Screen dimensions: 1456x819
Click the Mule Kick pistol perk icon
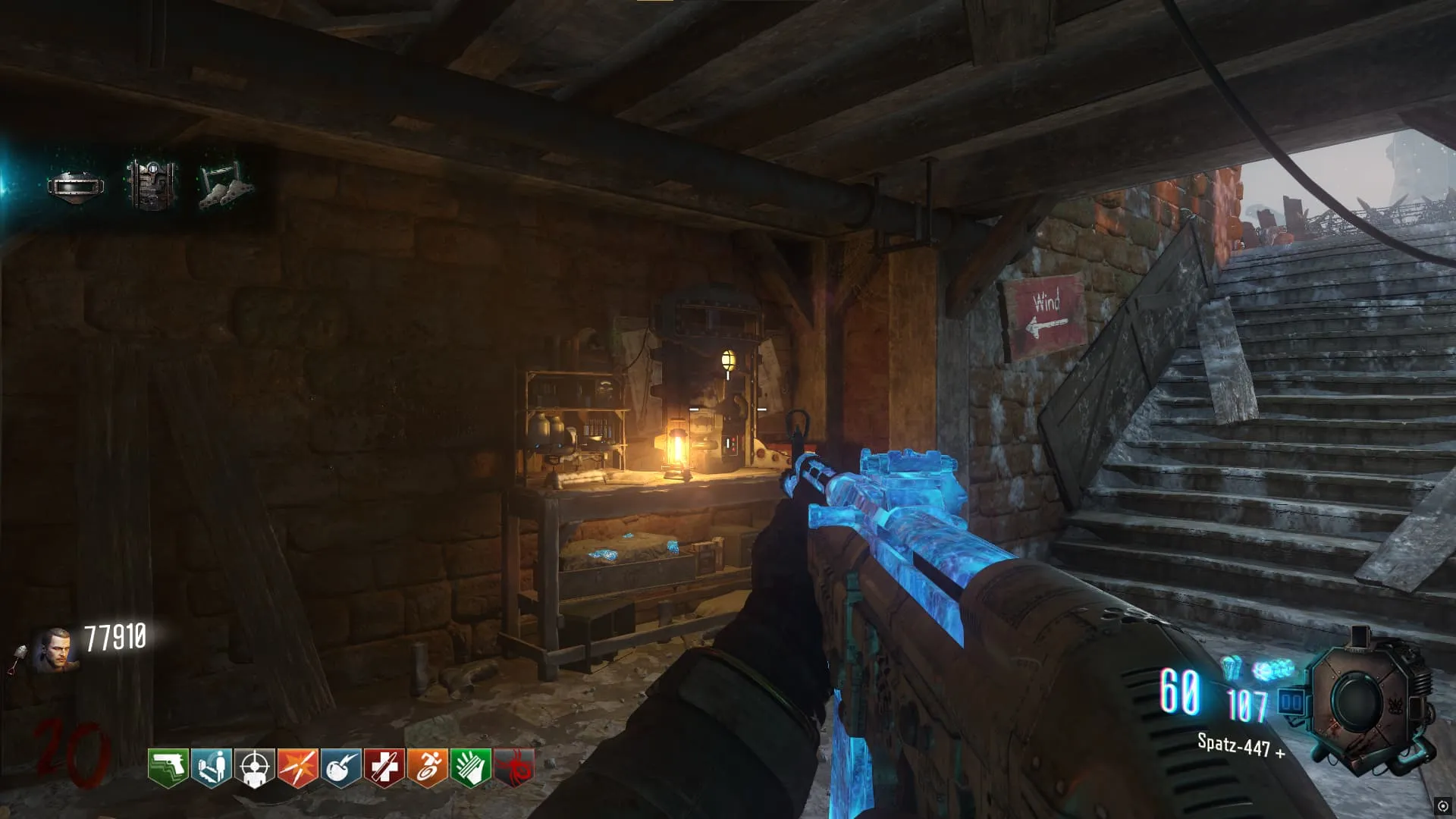click(x=168, y=767)
